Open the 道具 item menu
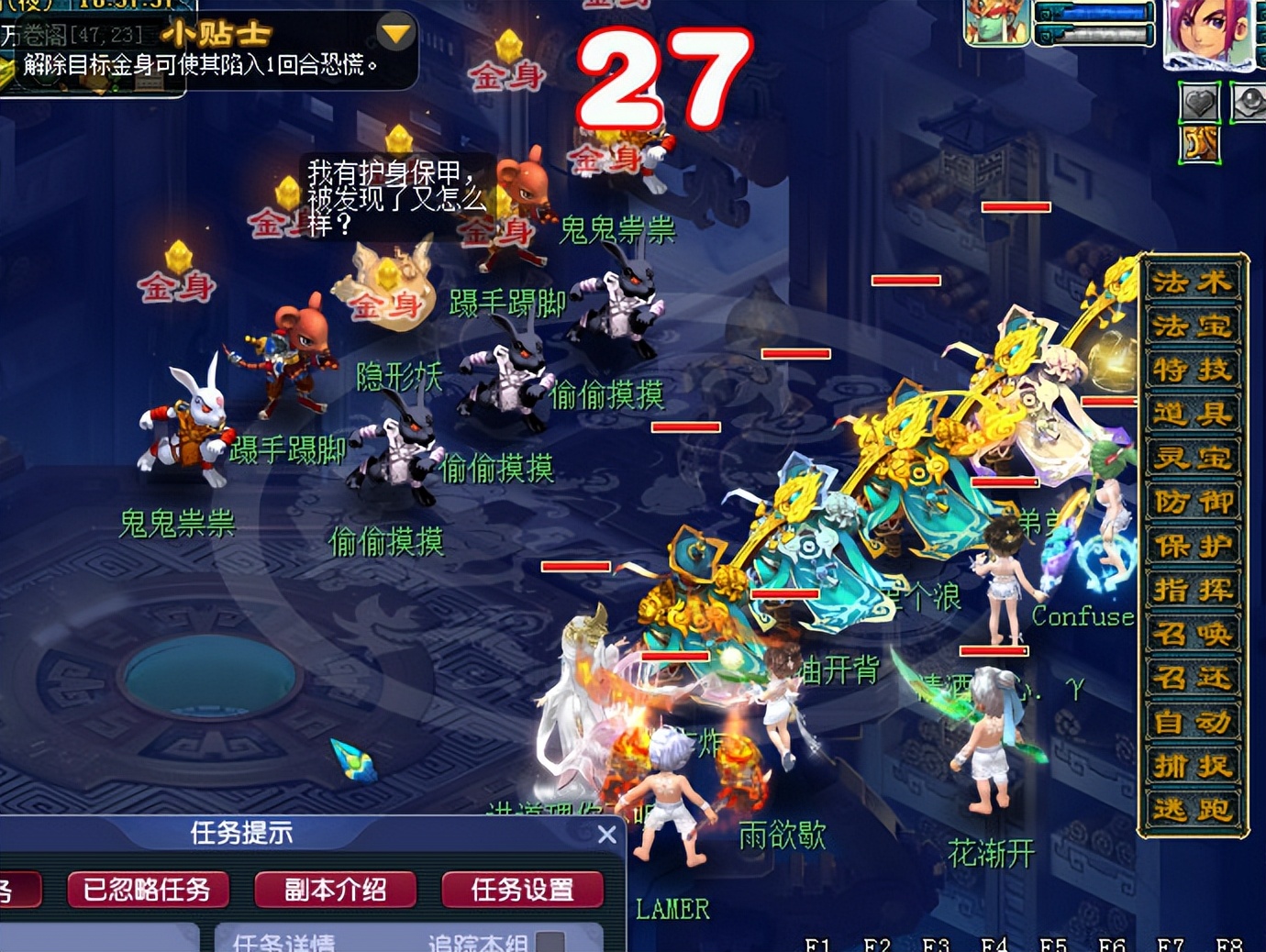This screenshot has height=952, width=1266. [x=1192, y=414]
